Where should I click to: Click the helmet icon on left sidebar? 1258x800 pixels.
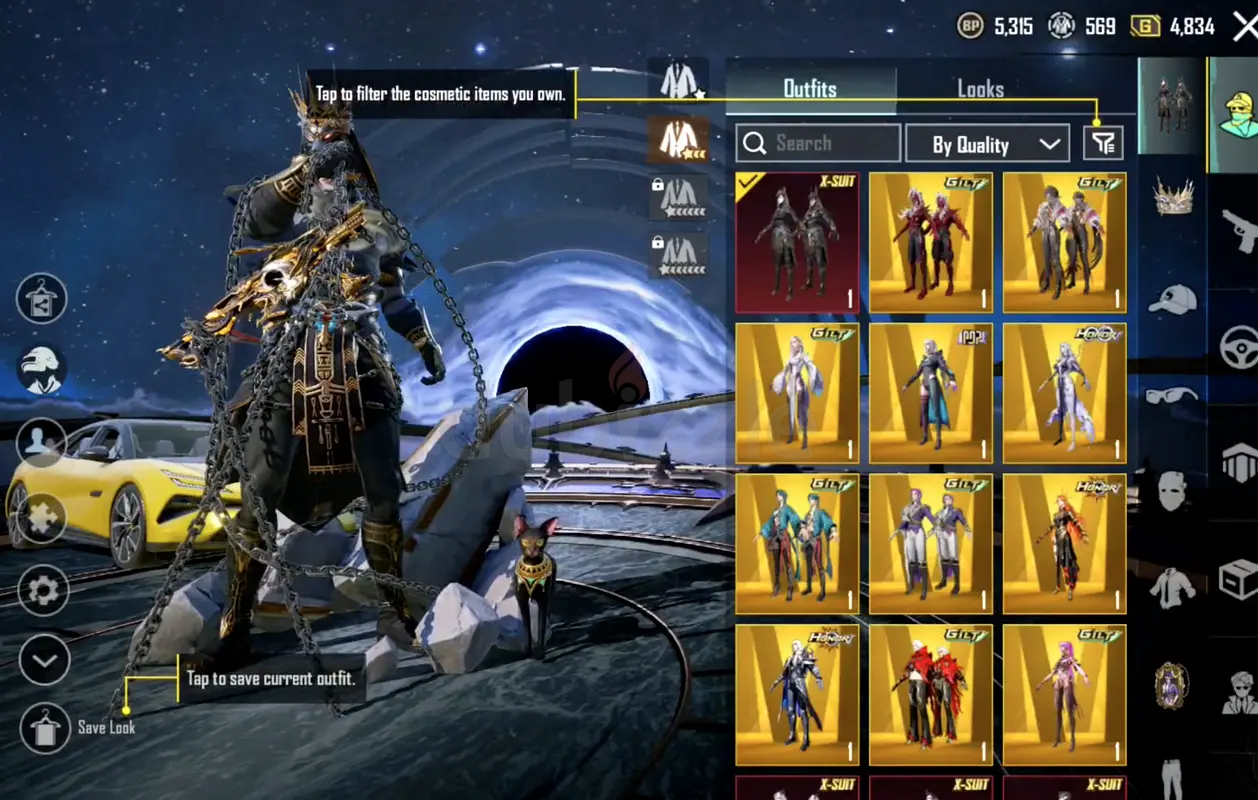click(42, 369)
